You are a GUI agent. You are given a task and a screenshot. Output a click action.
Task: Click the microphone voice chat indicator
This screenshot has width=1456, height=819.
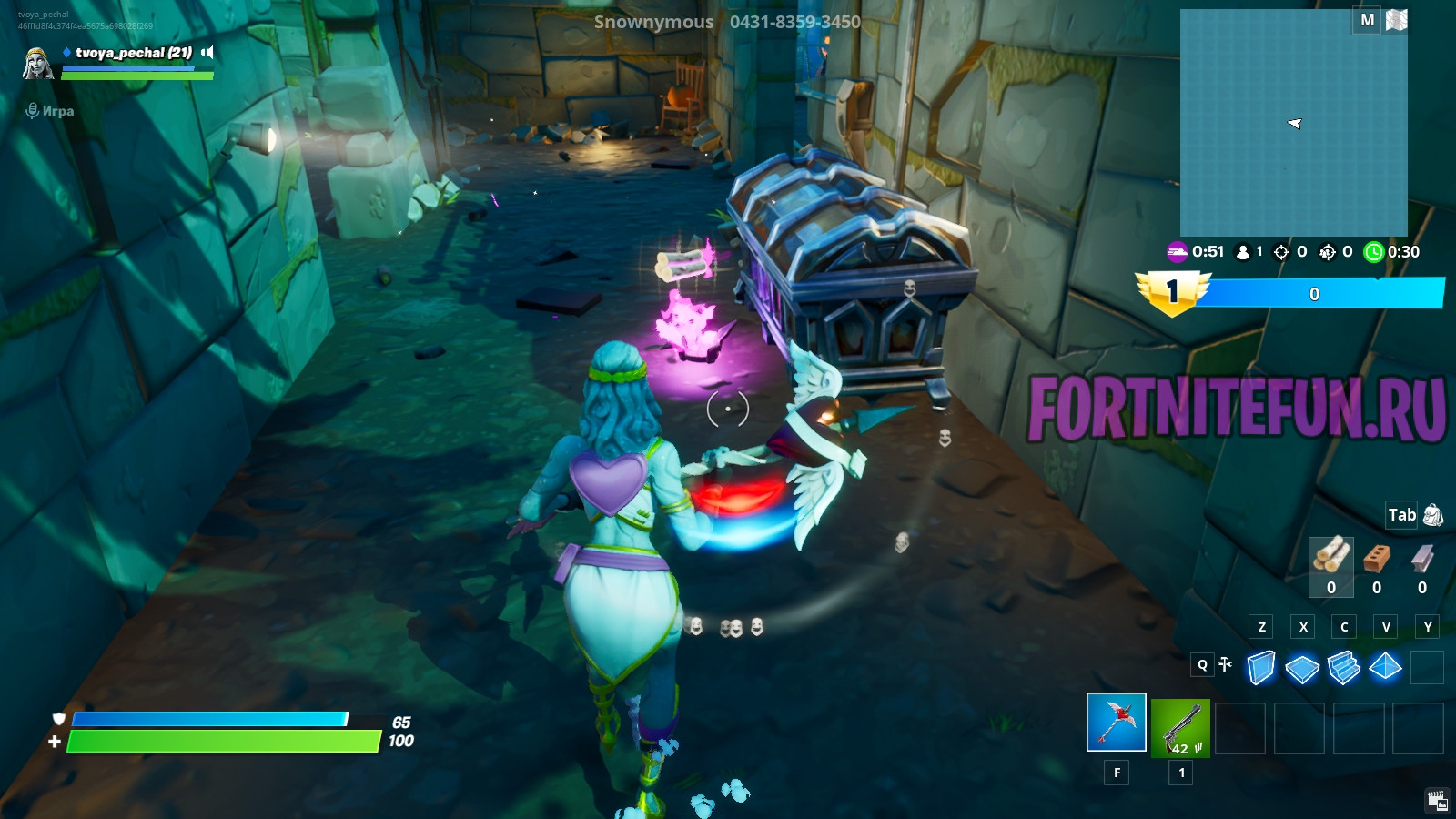tap(33, 111)
